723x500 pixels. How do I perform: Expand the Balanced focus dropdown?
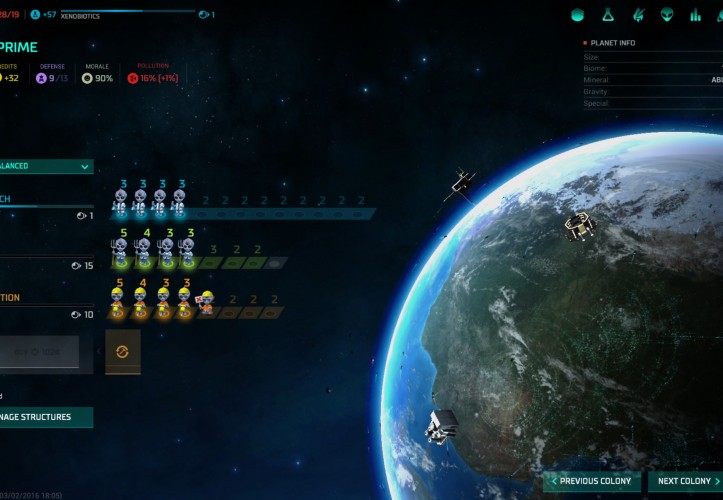click(45, 166)
